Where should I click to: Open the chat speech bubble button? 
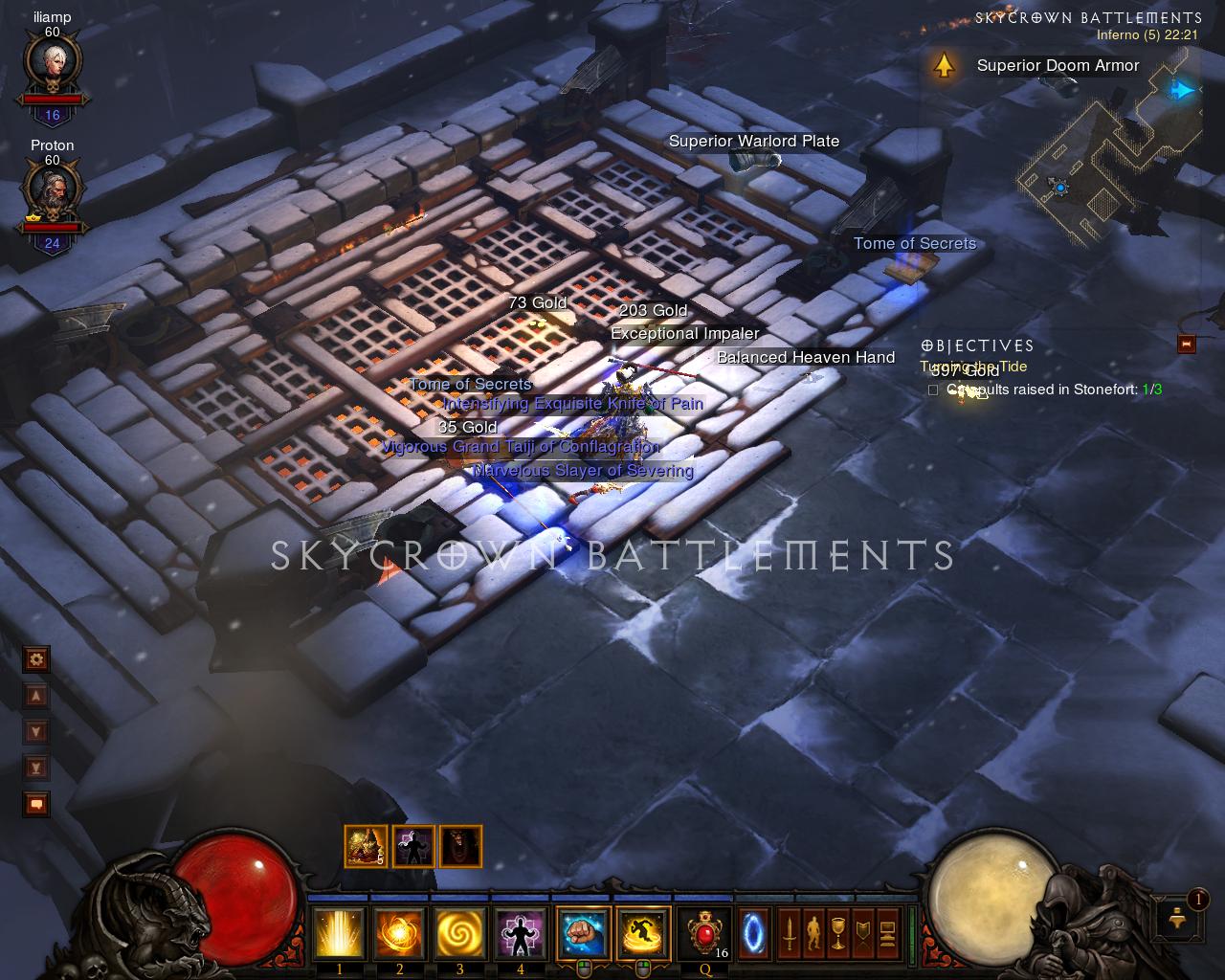pos(36,804)
